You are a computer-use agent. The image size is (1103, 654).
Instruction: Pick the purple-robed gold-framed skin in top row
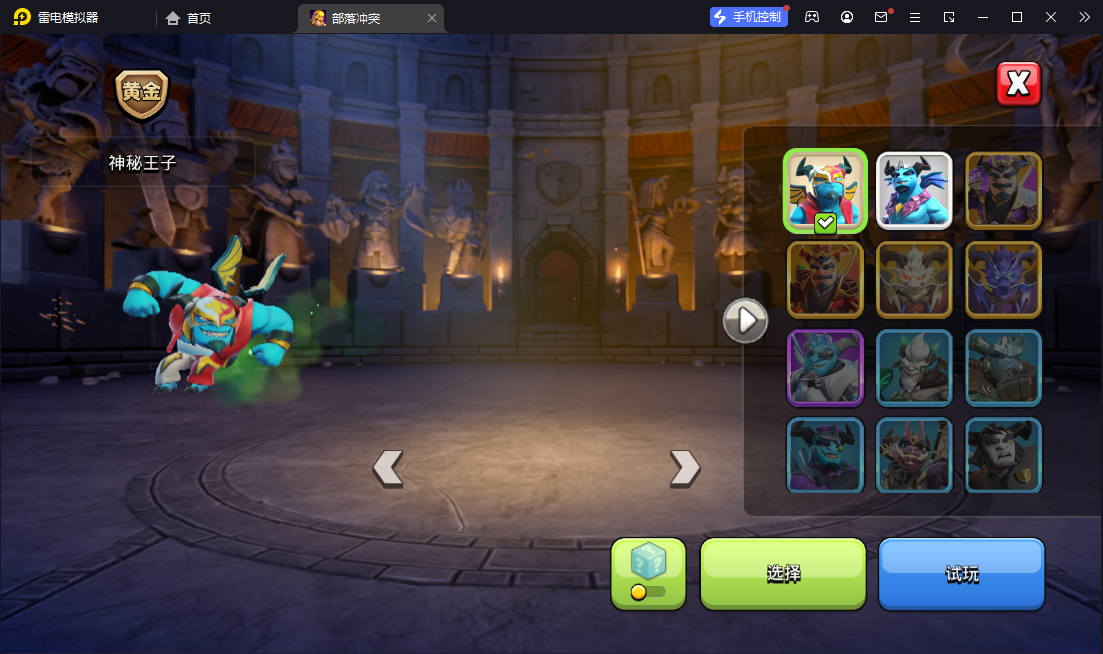tap(1003, 190)
